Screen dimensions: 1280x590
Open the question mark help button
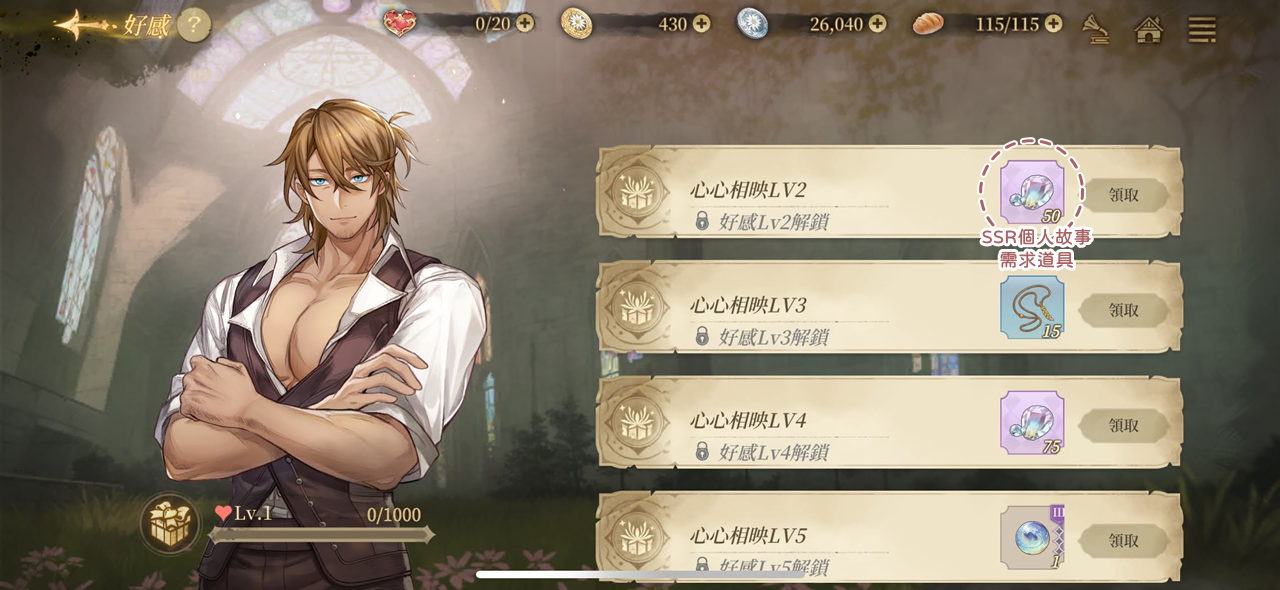pos(194,25)
